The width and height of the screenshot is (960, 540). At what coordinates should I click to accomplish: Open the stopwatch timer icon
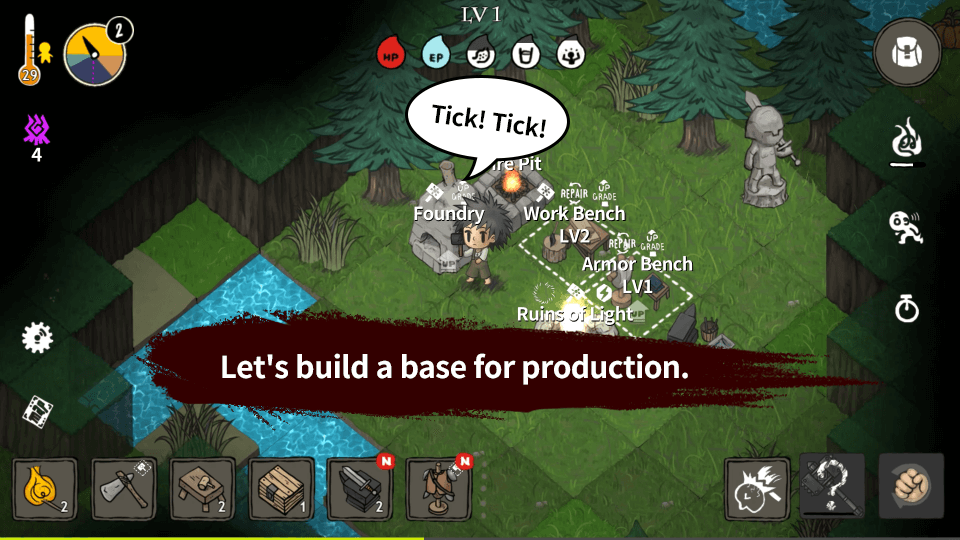(907, 309)
